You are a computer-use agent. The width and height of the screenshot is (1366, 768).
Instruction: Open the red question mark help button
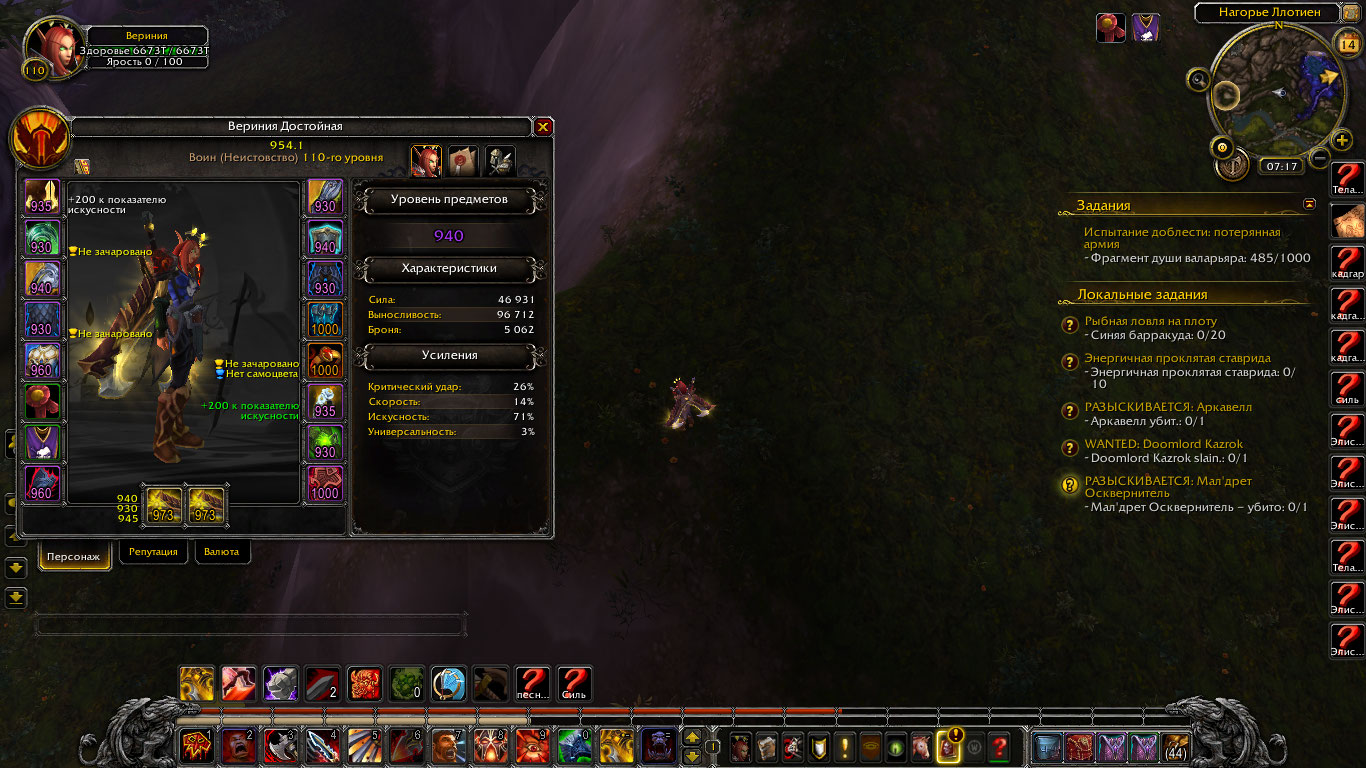pos(998,747)
